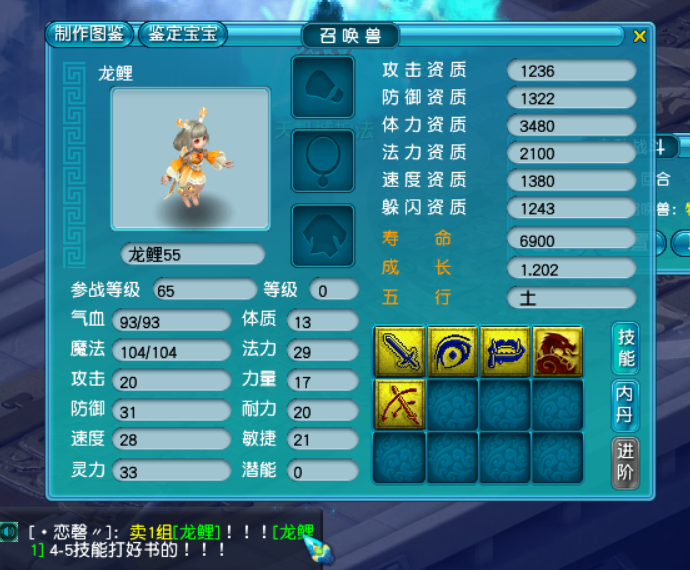Select the sword skill icon
Image resolution: width=690 pixels, height=570 pixels.
pos(399,352)
